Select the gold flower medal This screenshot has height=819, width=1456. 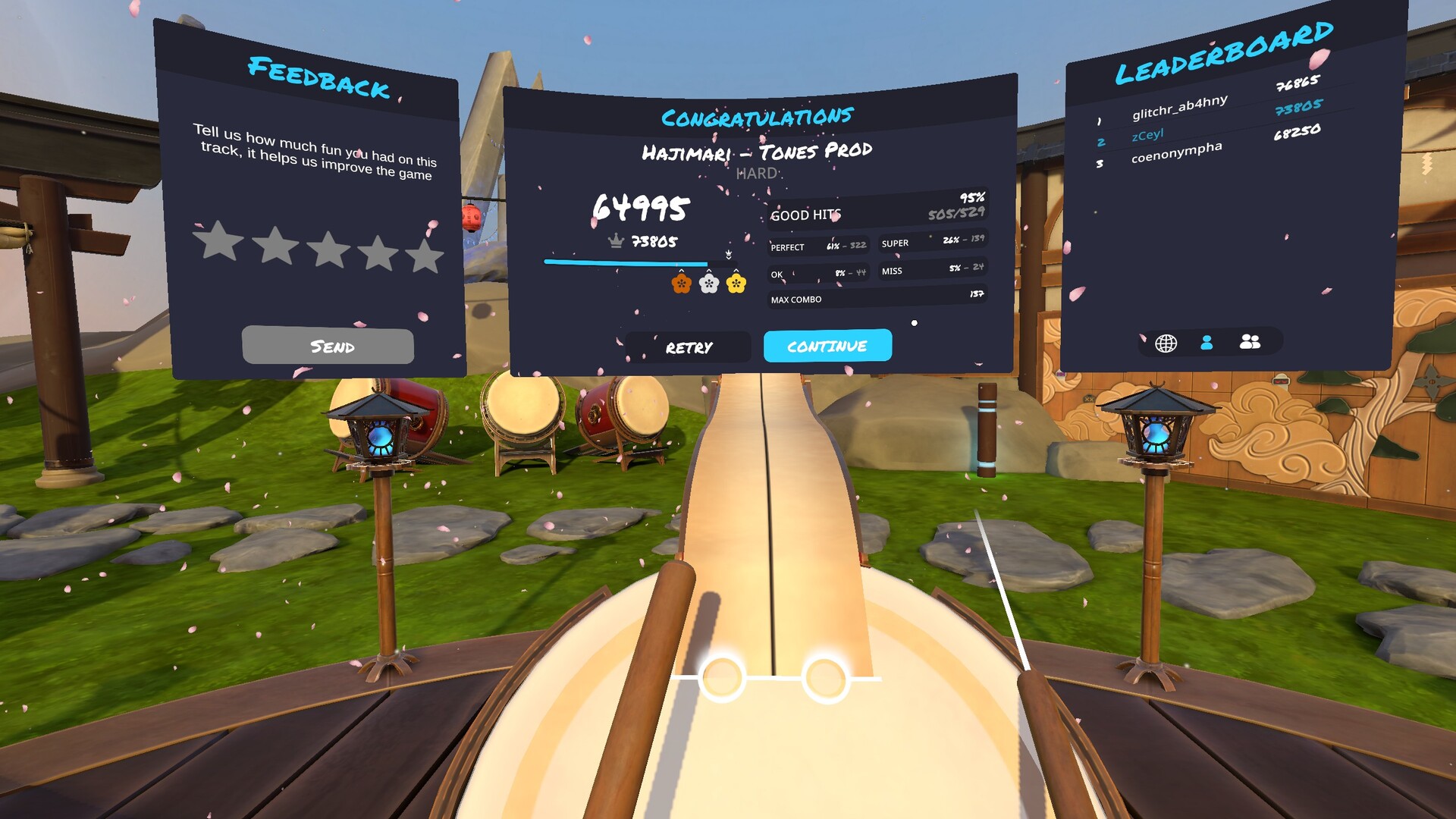(x=736, y=283)
